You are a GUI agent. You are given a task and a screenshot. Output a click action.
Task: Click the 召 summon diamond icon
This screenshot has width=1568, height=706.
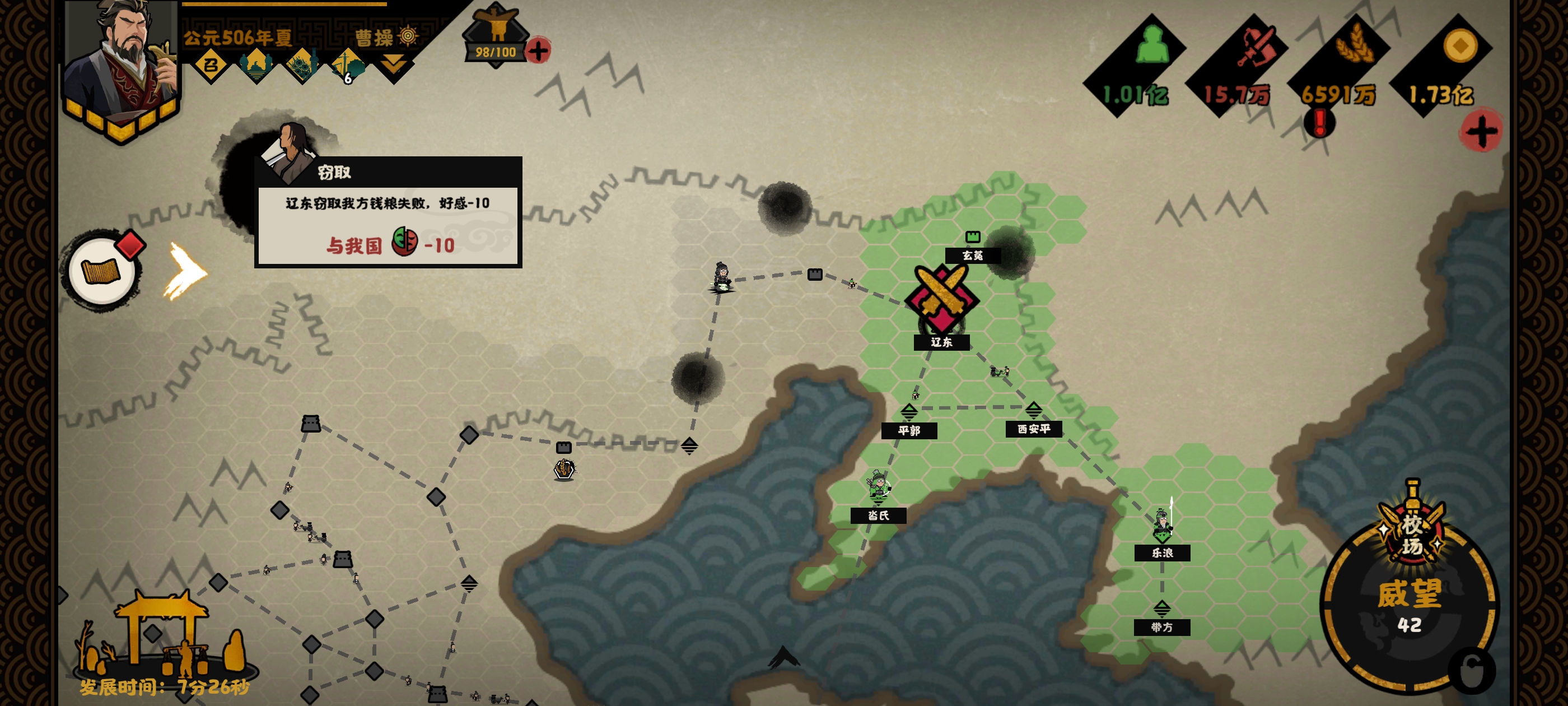[211, 65]
